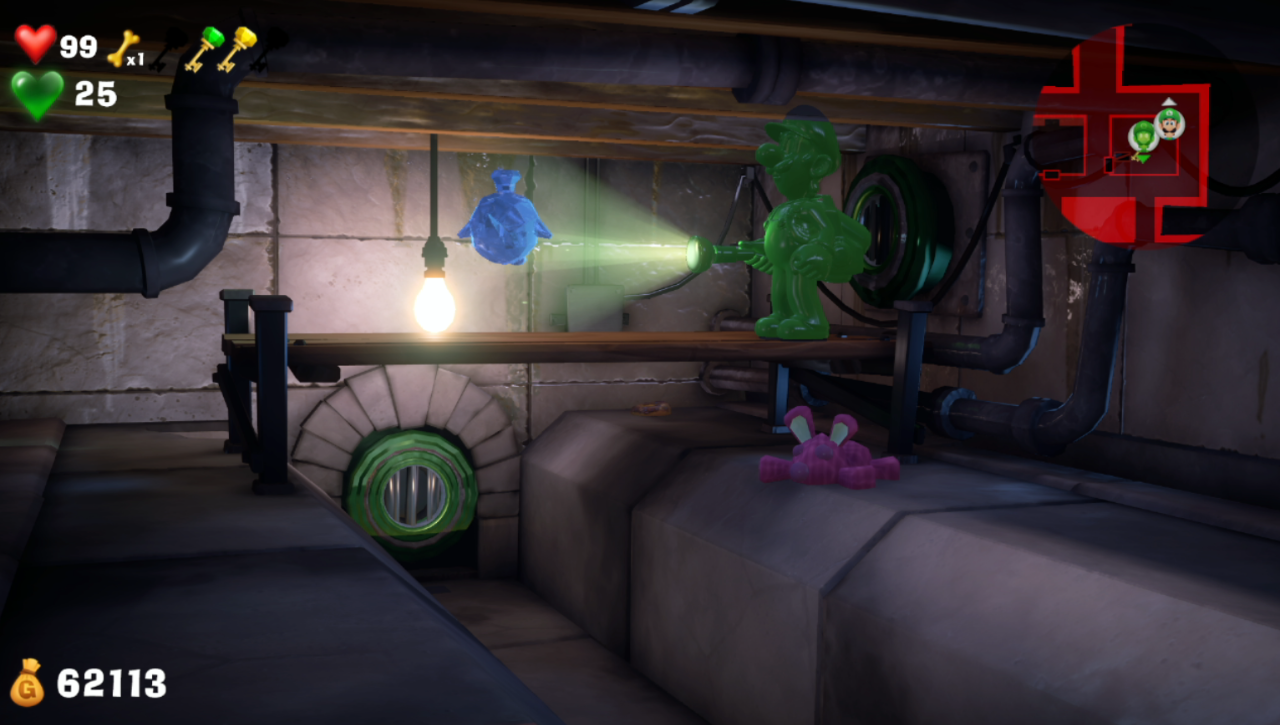Select the green-gem key icon

click(x=203, y=48)
